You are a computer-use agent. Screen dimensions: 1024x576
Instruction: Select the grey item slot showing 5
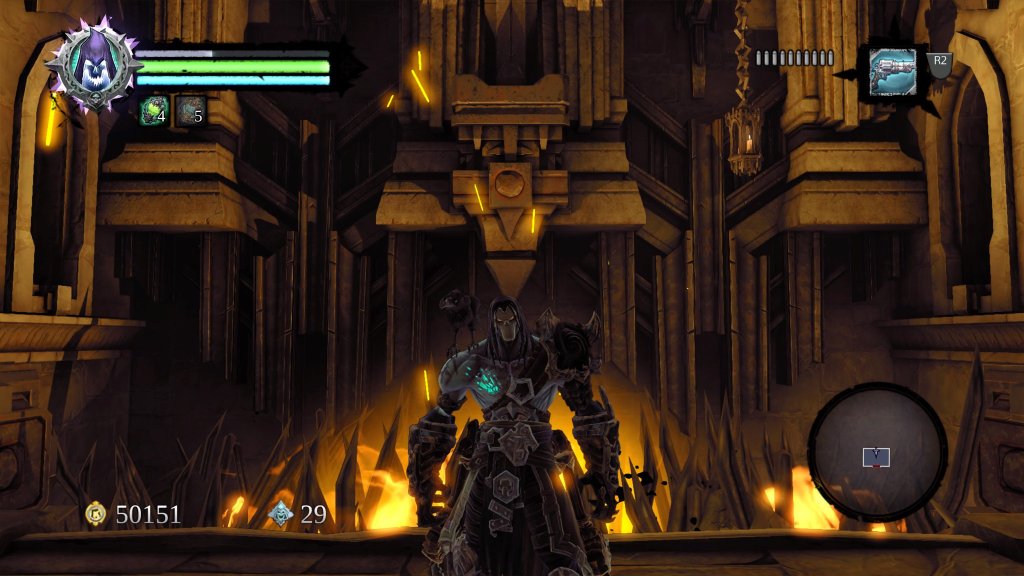190,110
